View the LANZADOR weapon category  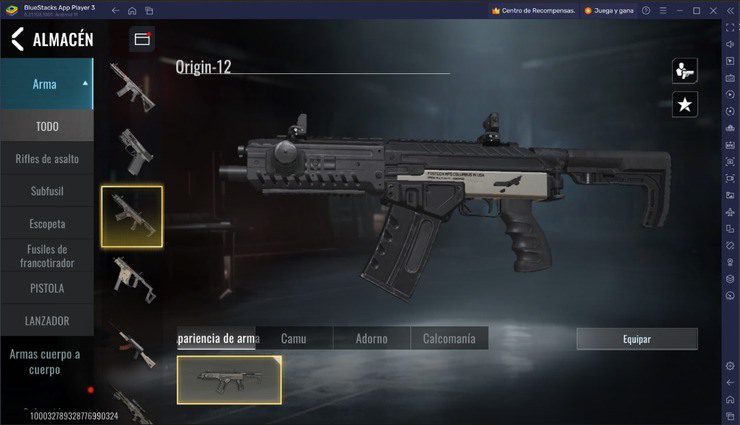click(47, 321)
